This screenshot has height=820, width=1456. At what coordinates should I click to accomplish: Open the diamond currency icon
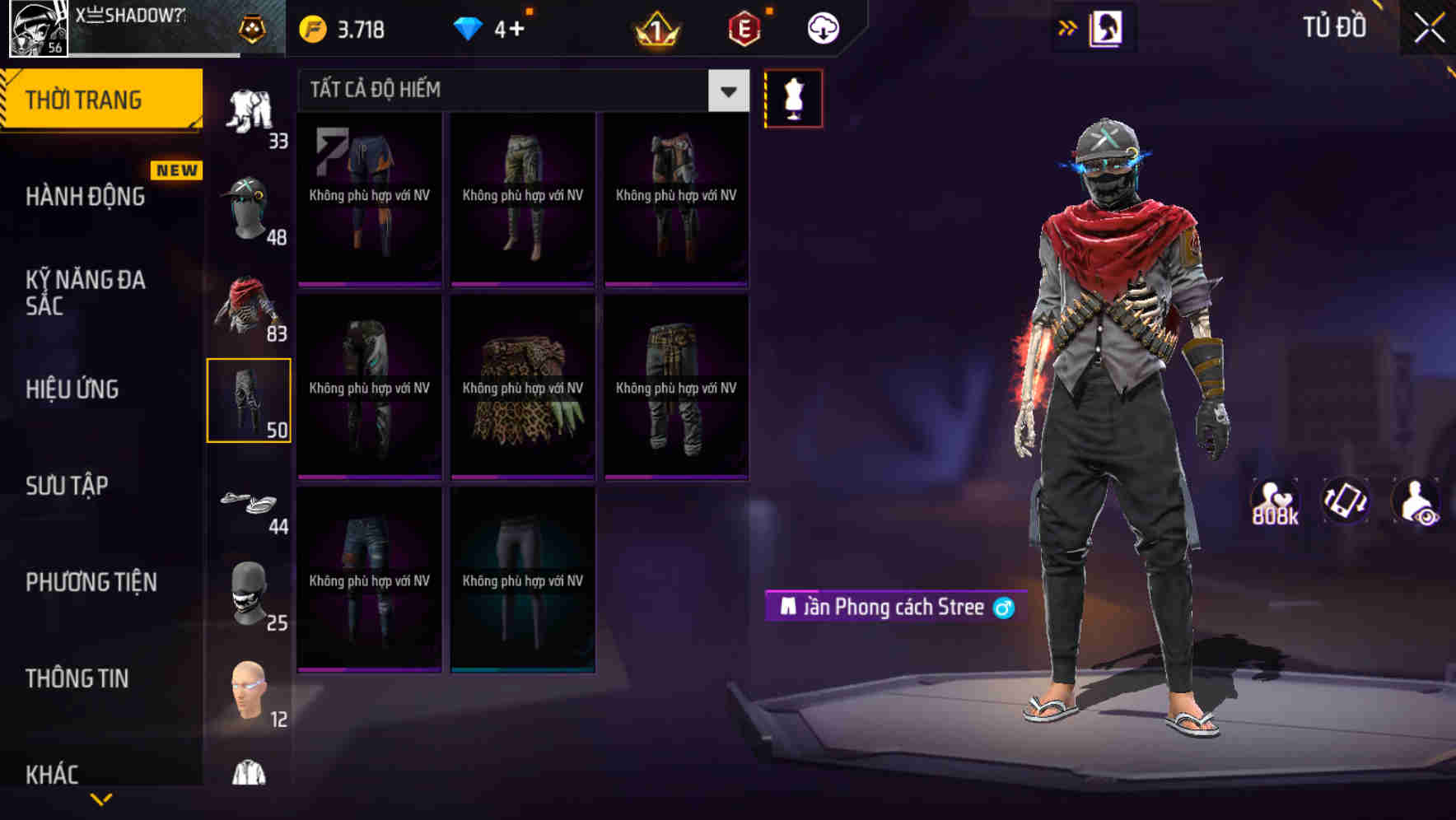click(x=469, y=26)
